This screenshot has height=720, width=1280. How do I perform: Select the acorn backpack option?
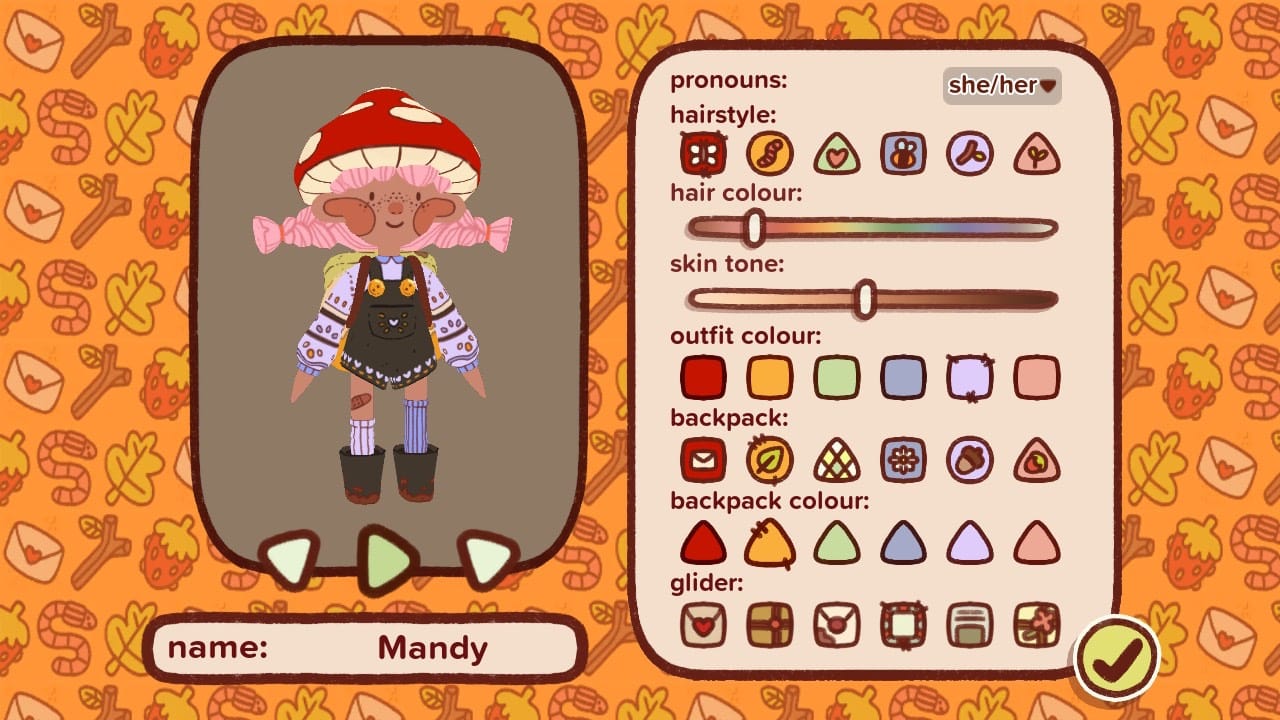click(970, 461)
